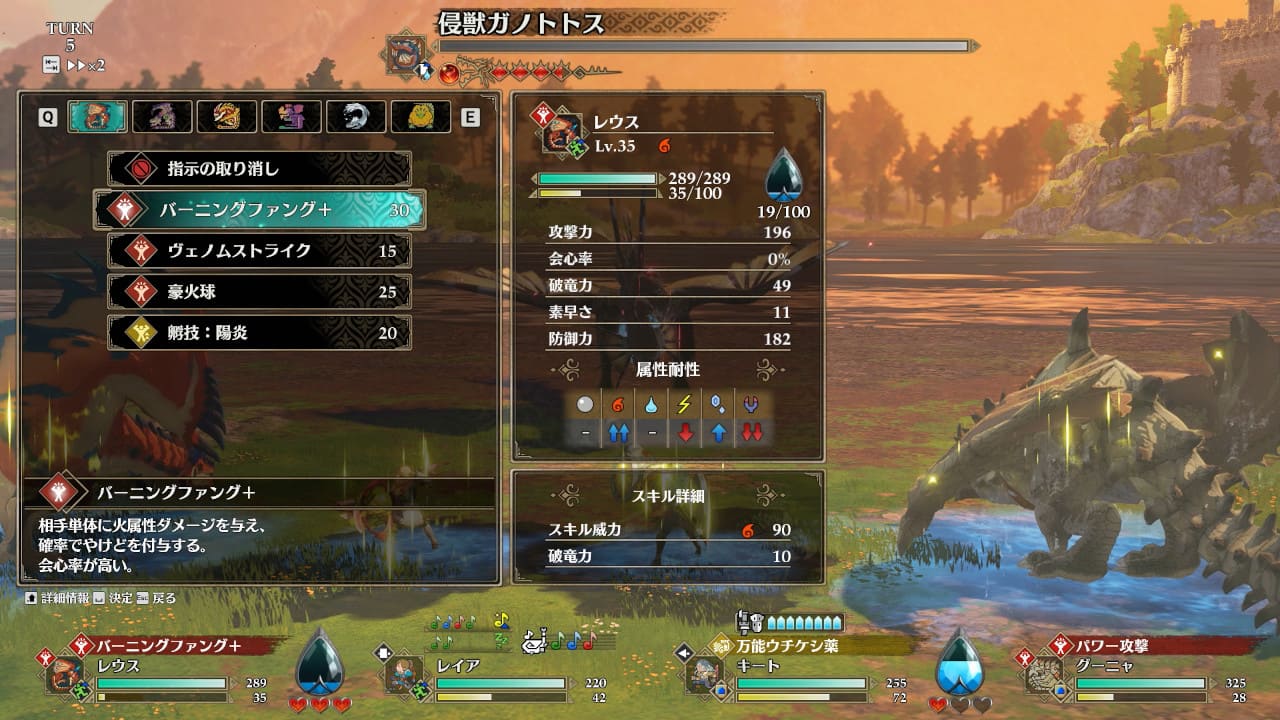This screenshot has height=720, width=1280.
Task: Choose the バーニングファング+ skill
Action: pyautogui.click(x=260, y=210)
